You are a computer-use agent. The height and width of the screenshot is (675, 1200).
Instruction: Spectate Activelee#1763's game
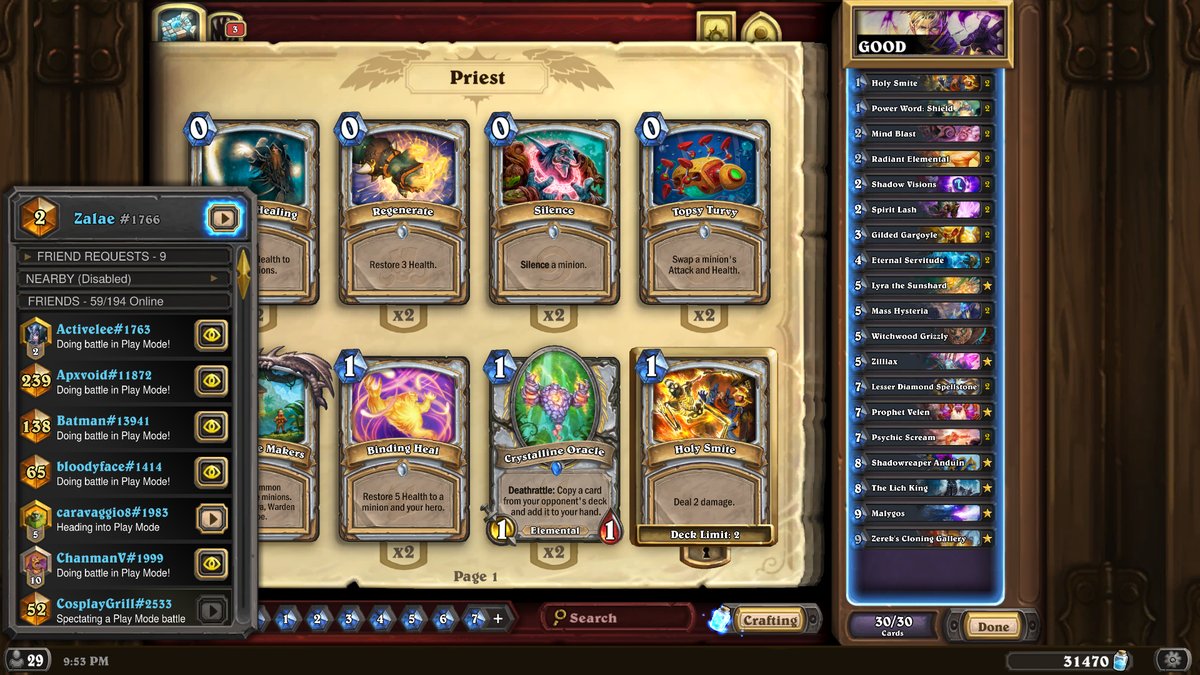[211, 335]
